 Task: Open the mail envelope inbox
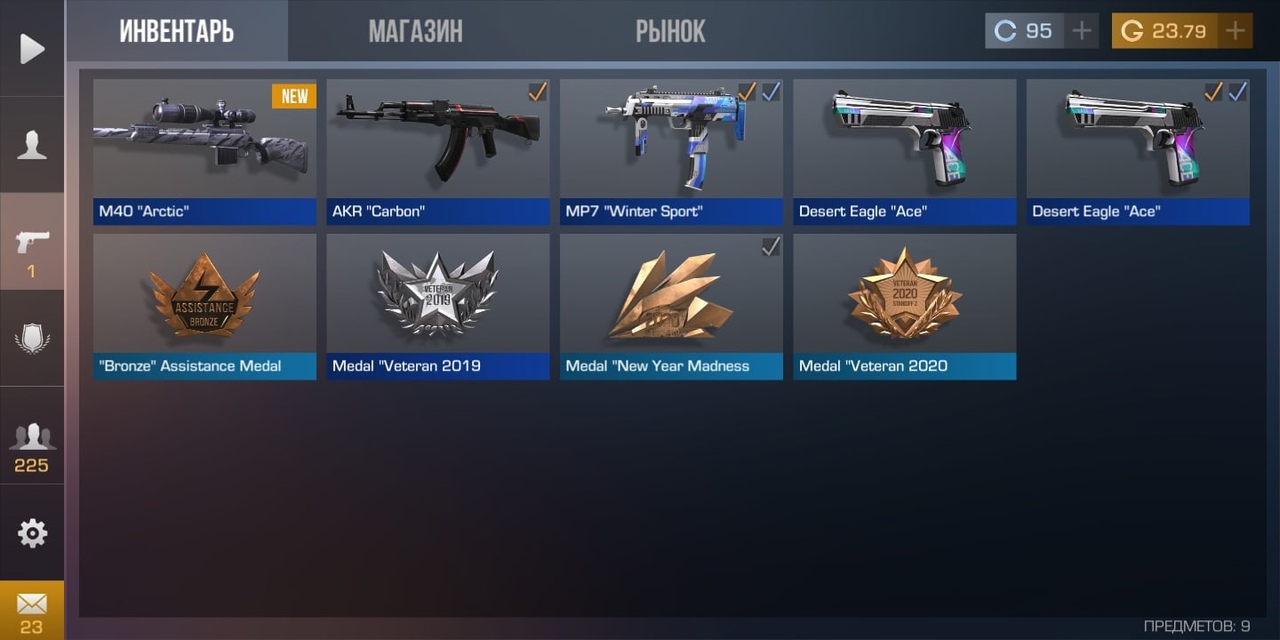pos(32,610)
